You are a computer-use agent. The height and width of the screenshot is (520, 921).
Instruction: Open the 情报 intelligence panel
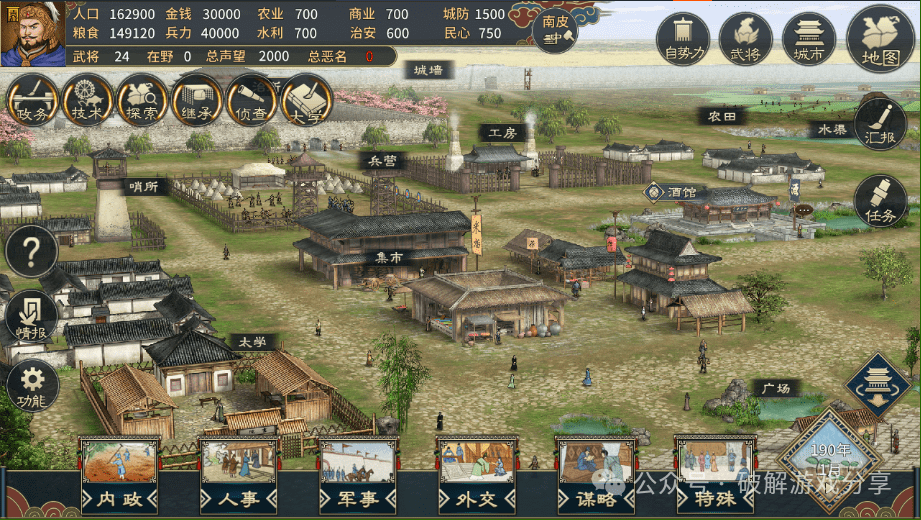tap(31, 317)
